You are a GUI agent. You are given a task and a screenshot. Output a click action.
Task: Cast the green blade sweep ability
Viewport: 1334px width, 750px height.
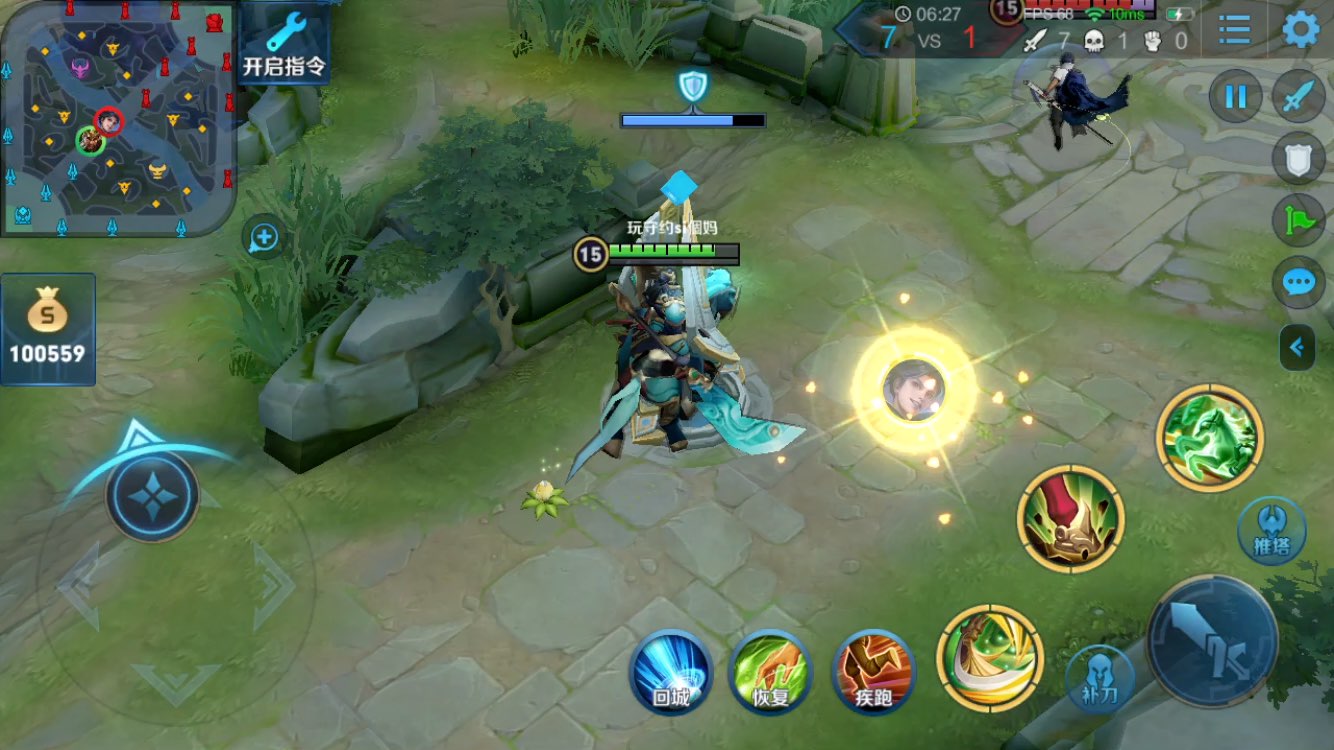(990, 658)
